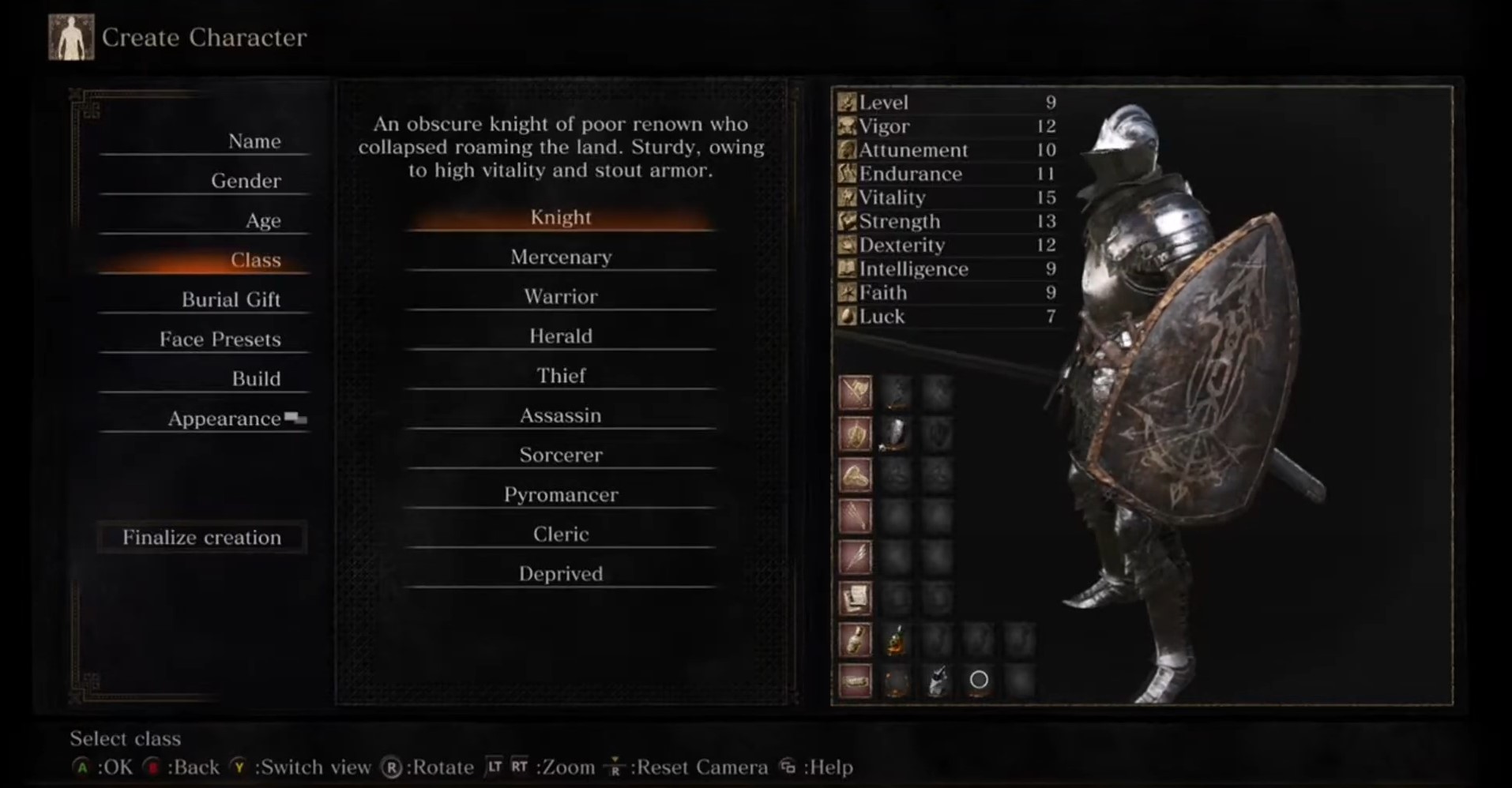Choose the Herald class

click(x=561, y=336)
